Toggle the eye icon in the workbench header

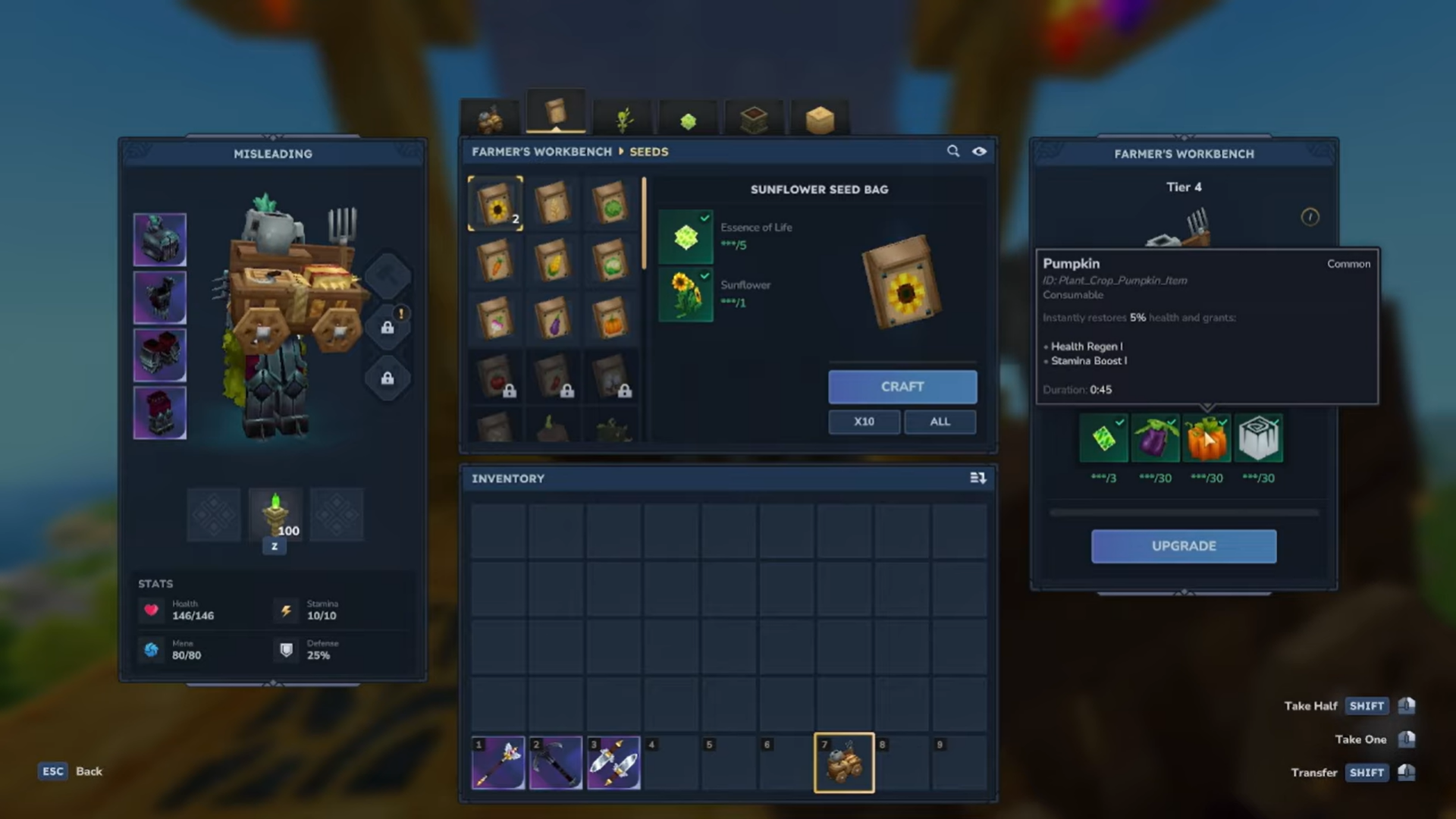pos(979,152)
